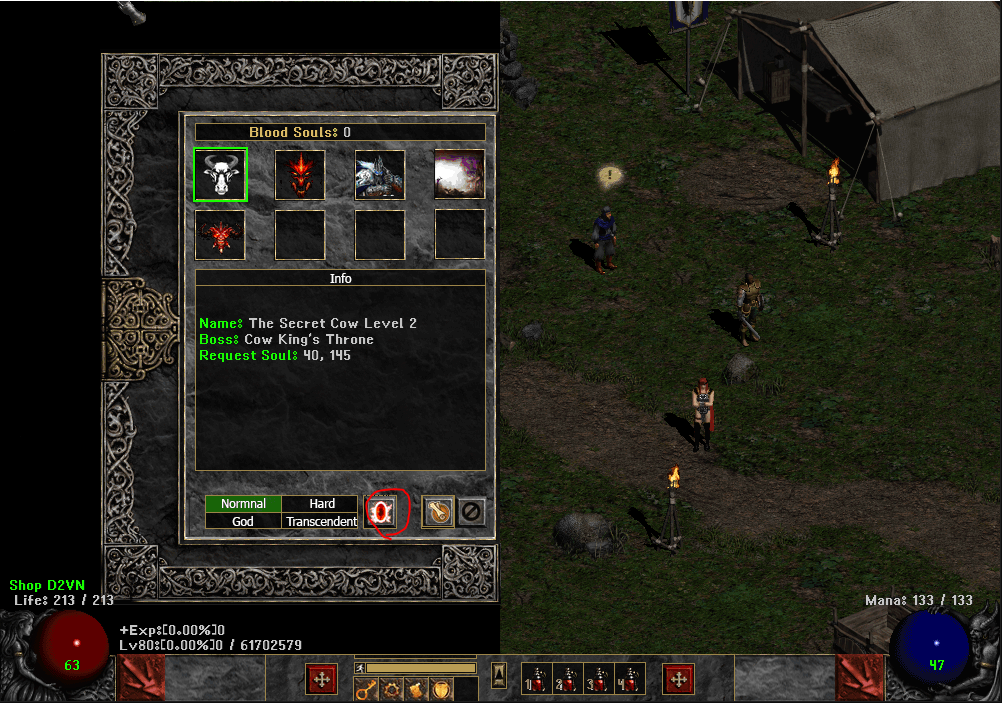
Task: Set difficulty to Normnal
Action: click(243, 504)
